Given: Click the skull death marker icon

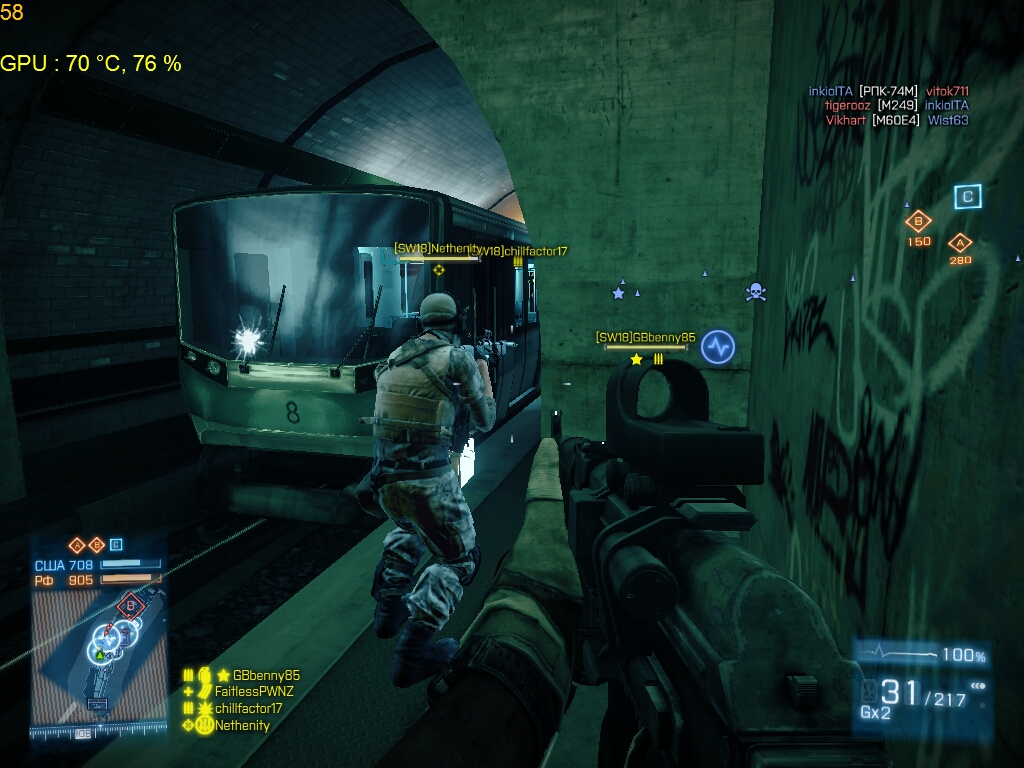Looking at the screenshot, I should [756, 292].
